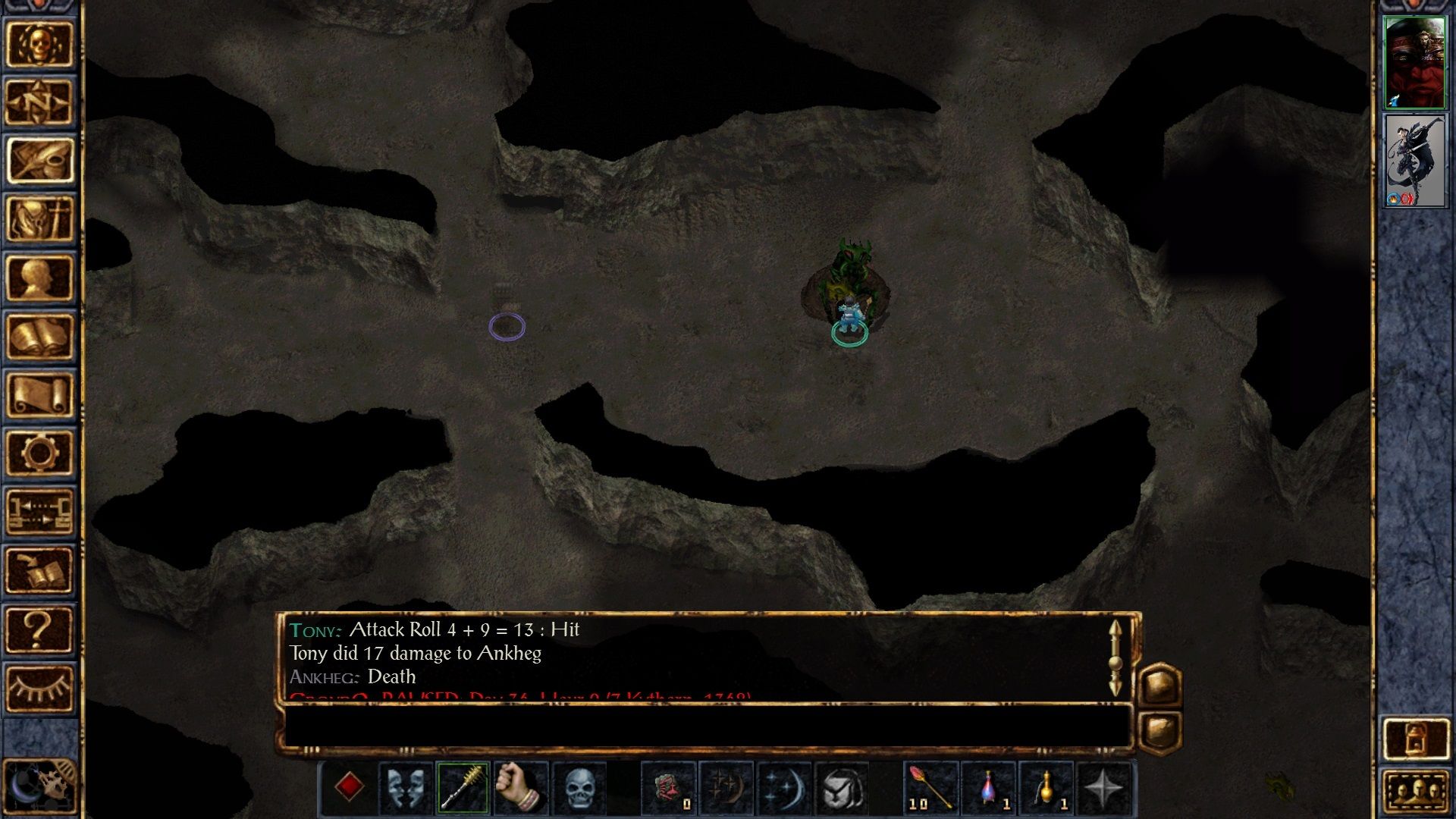Open the area map with the compass icon

[x=39, y=102]
